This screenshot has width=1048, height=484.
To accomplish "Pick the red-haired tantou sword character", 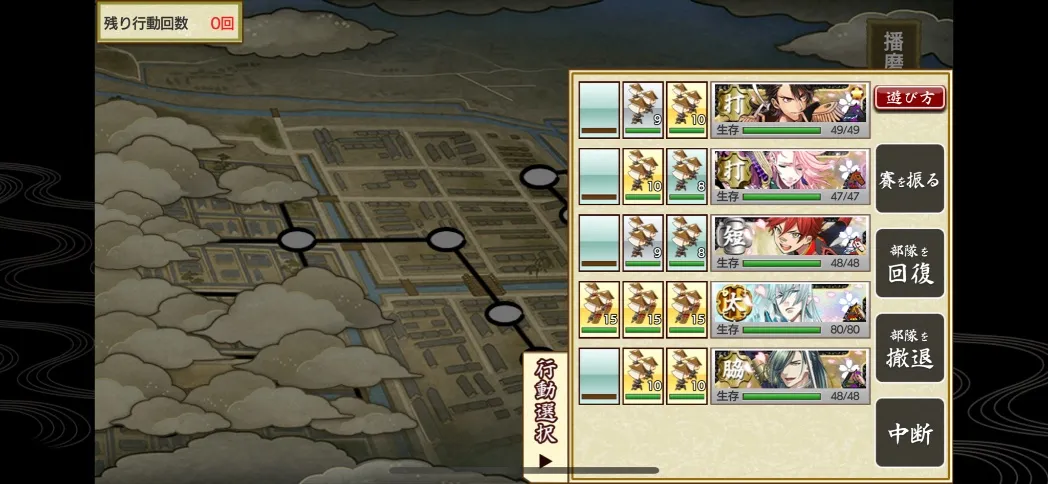I will click(x=789, y=243).
